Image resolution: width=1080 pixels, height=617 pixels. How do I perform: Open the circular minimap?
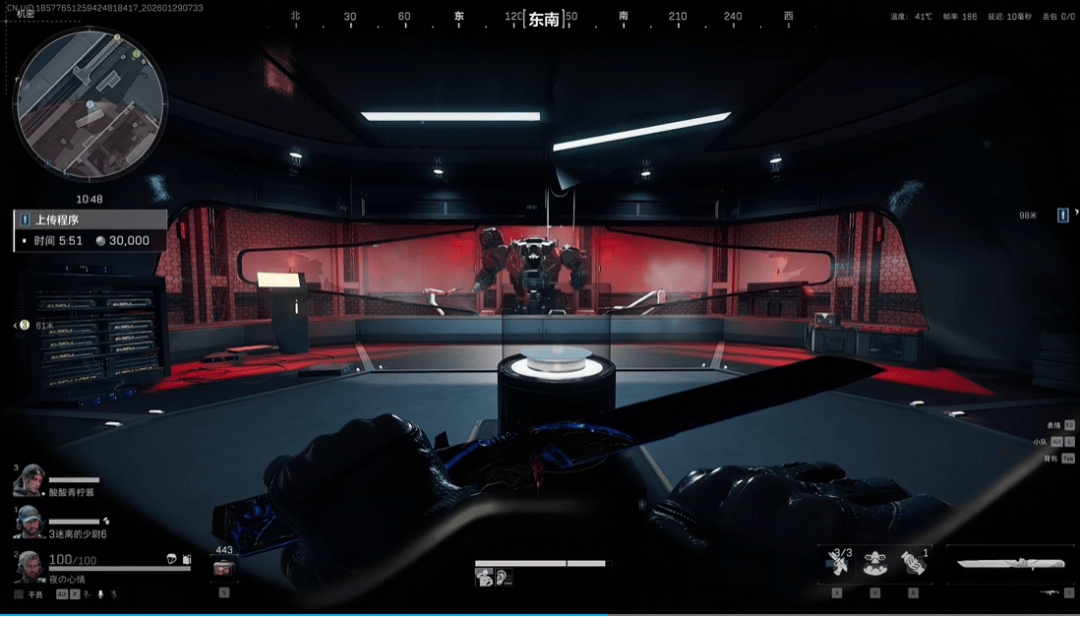tap(89, 103)
